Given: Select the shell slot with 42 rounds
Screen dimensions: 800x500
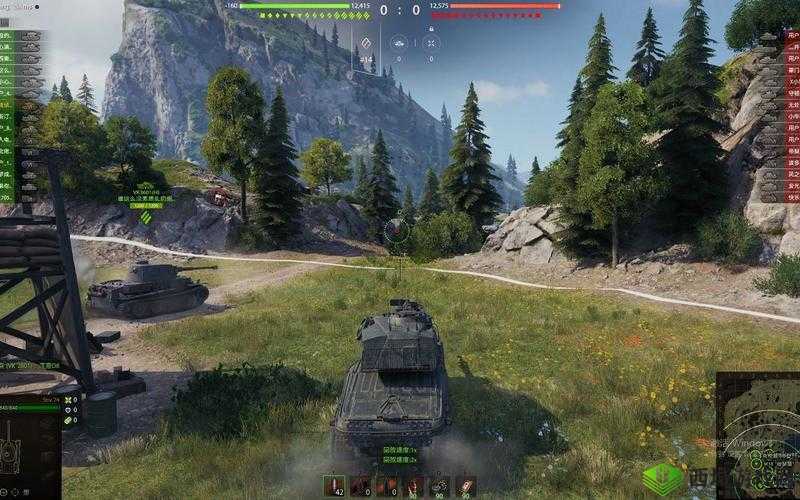Looking at the screenshot, I should point(333,485).
